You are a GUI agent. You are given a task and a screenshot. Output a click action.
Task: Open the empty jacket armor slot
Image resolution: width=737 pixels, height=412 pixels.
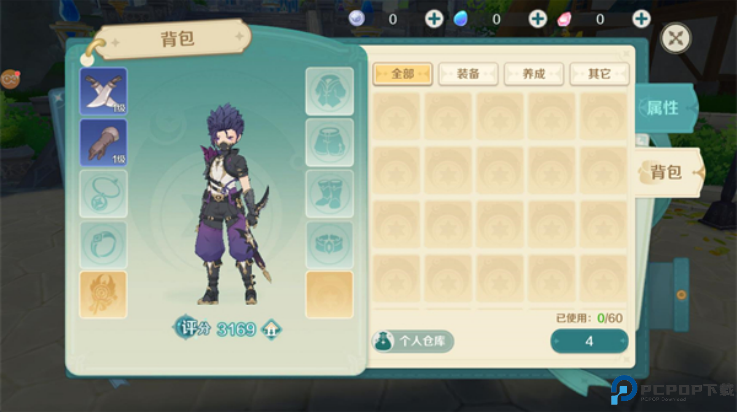click(329, 92)
